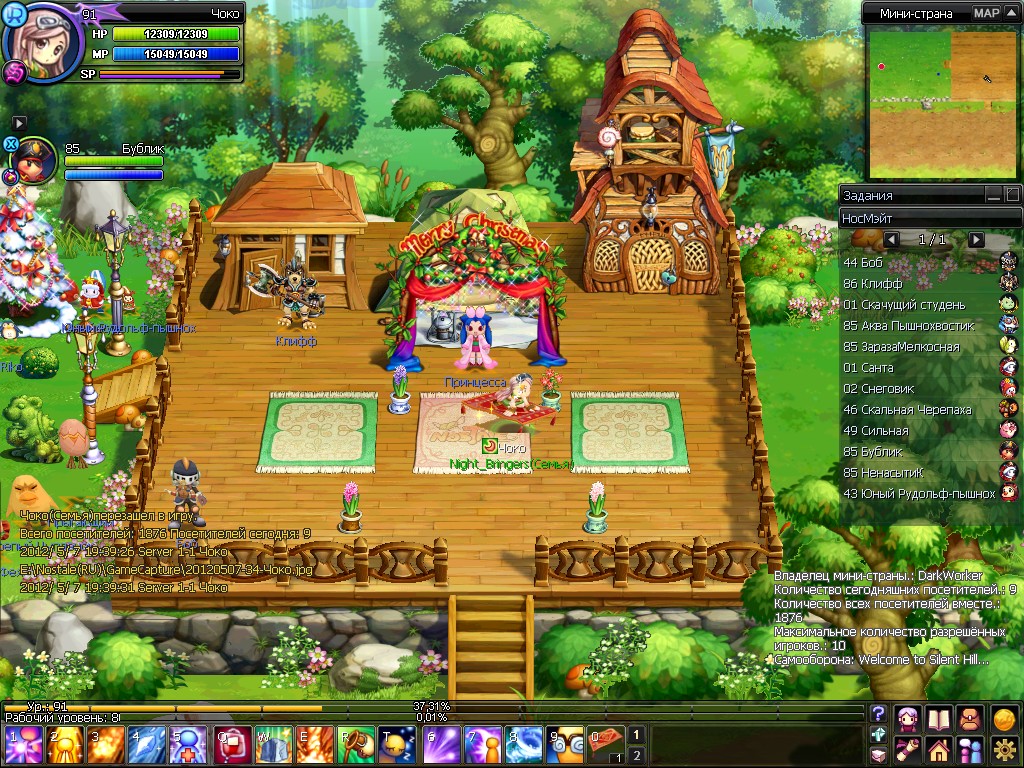Select Юный Рудольф-пышнох list entry

pyautogui.click(x=918, y=493)
